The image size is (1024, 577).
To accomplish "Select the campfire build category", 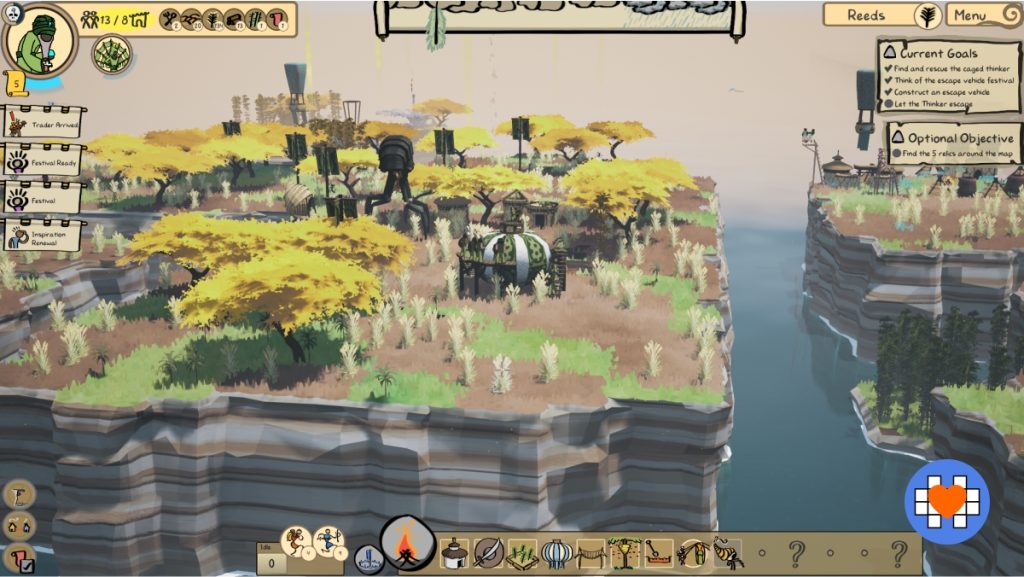I will click(408, 547).
